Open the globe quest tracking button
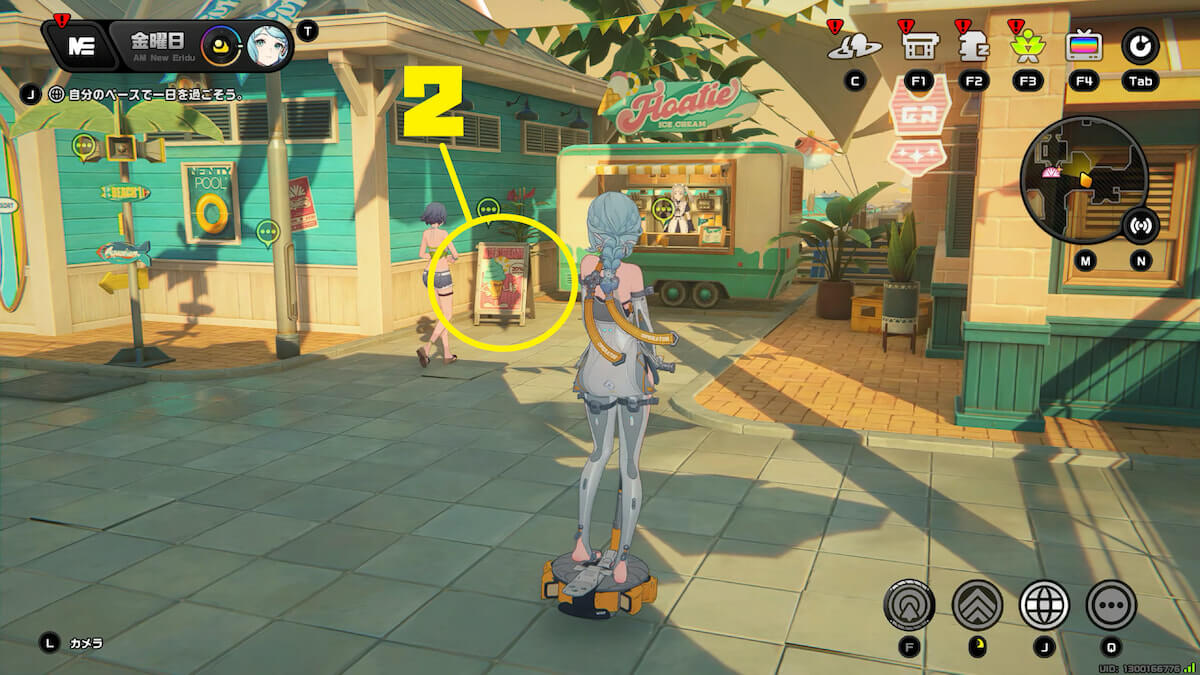This screenshot has width=1200, height=675. [x=1044, y=604]
